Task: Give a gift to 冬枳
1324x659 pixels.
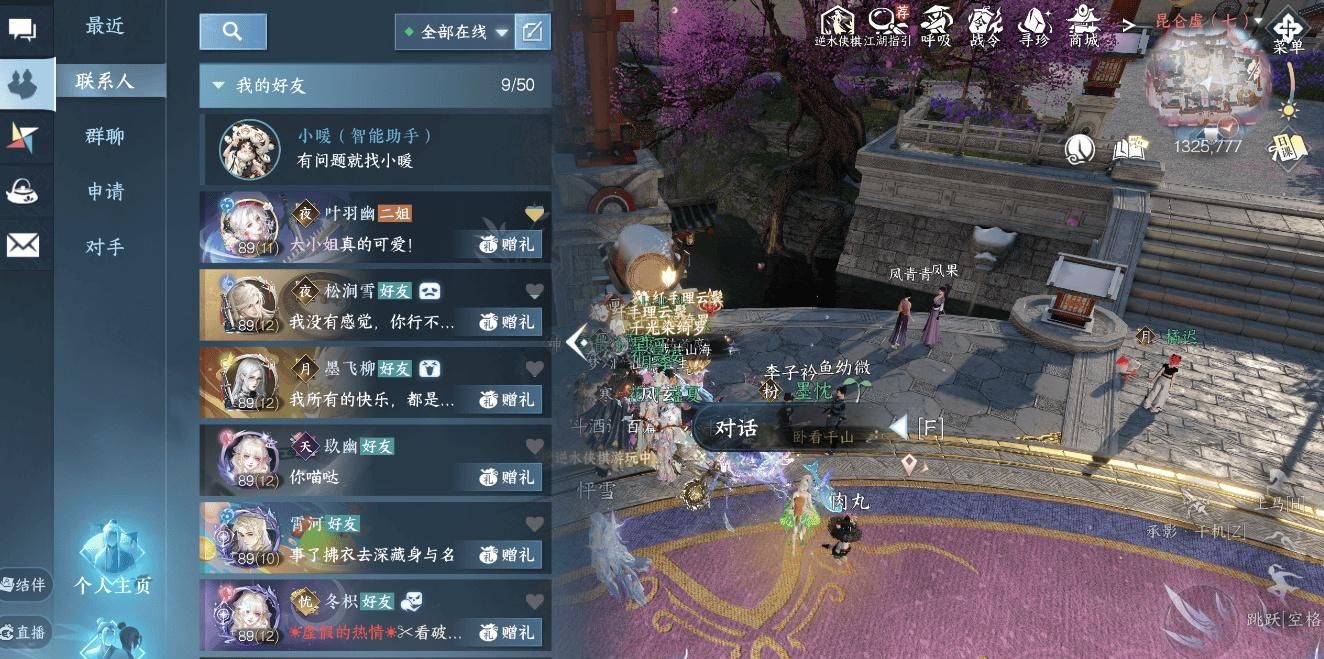Action: coord(506,632)
